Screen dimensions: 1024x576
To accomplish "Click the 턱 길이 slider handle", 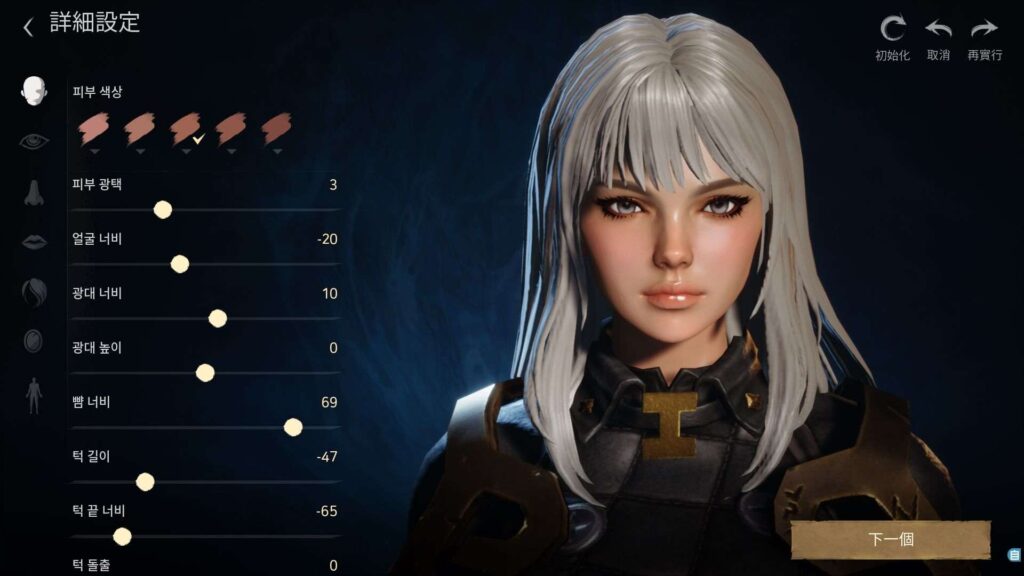I will click(x=145, y=482).
